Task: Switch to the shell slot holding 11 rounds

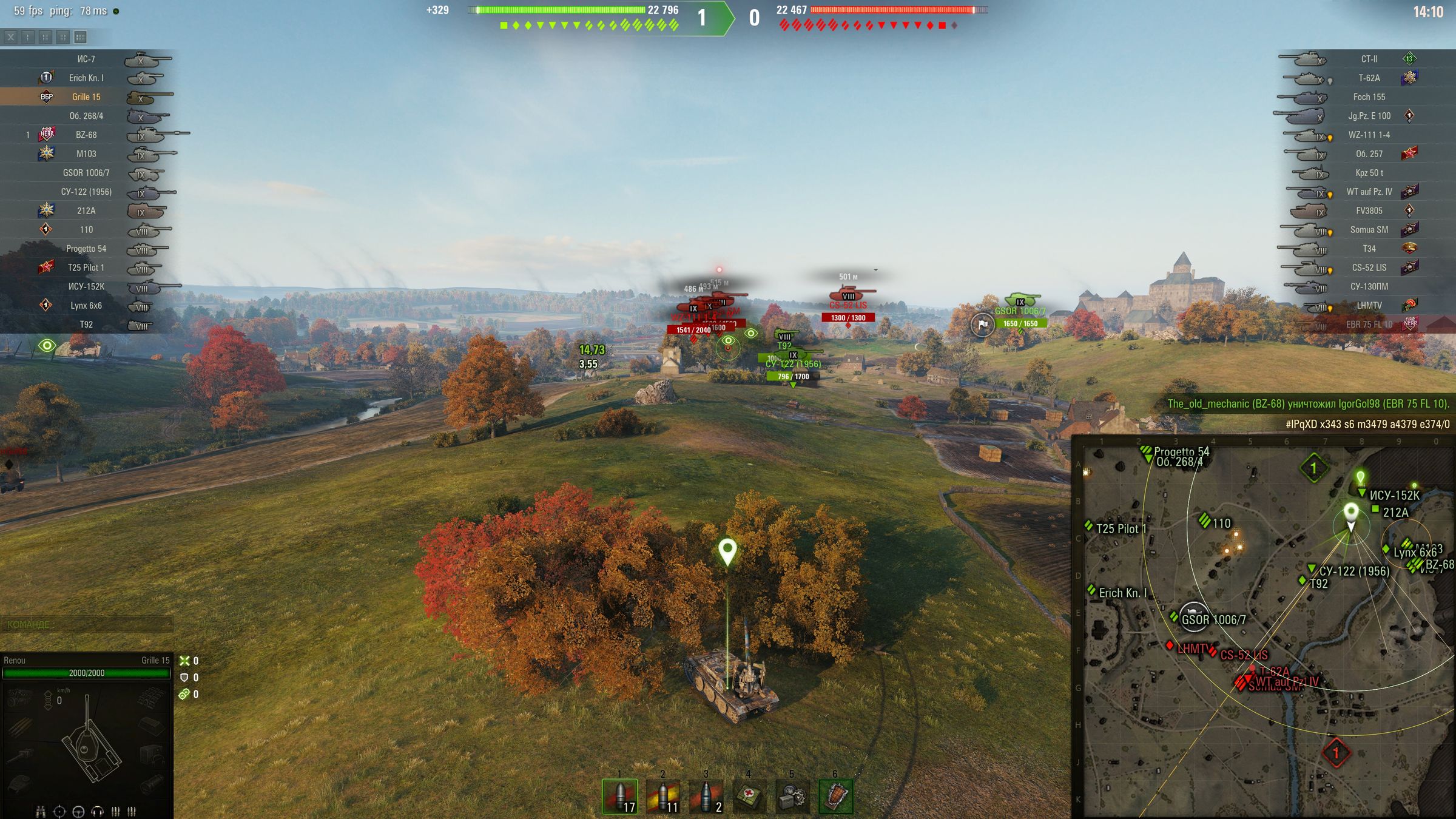Action: point(663,796)
